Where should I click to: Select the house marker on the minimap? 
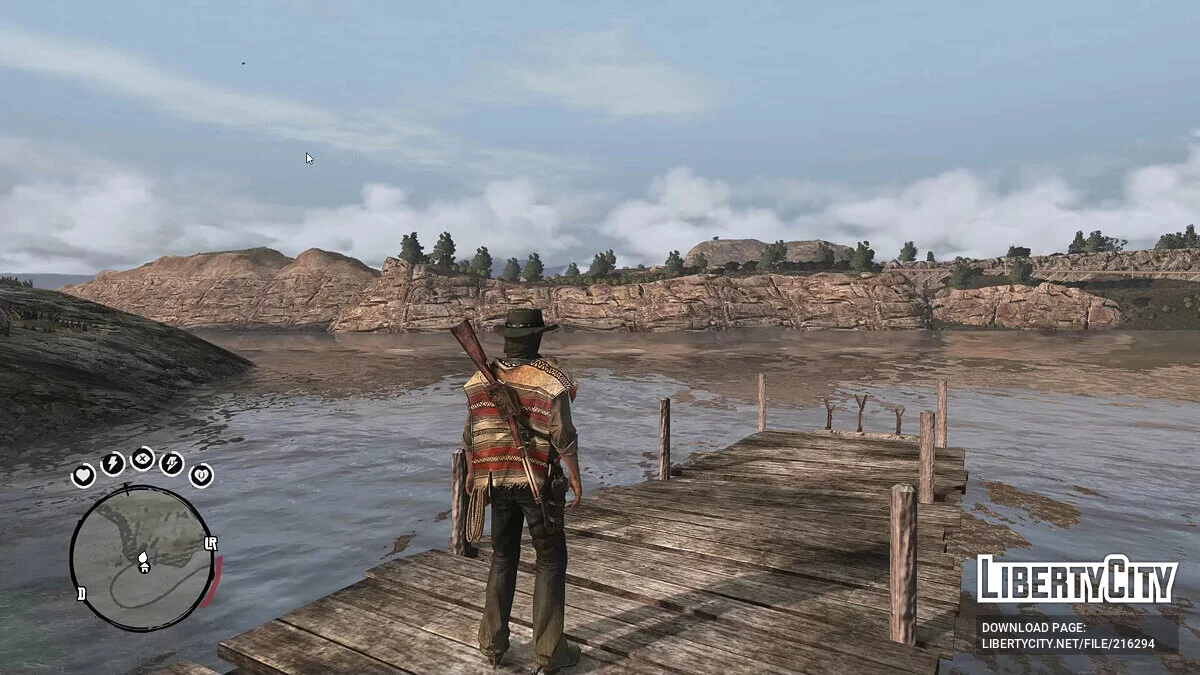143,567
